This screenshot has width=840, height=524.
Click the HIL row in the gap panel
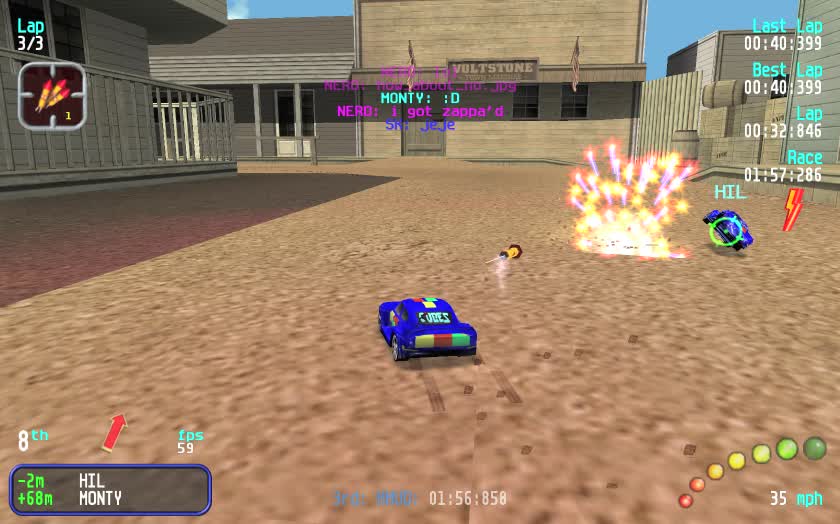click(110, 481)
